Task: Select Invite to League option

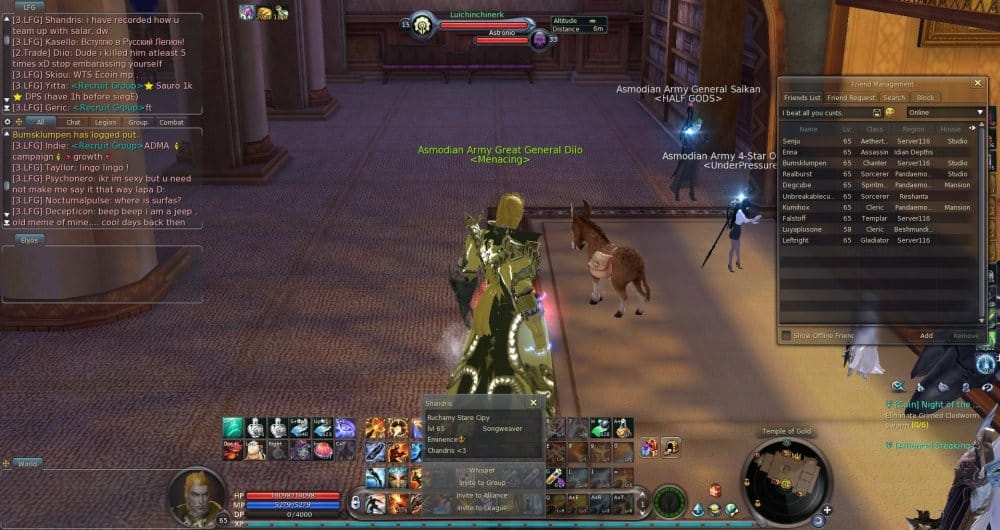Action: [x=482, y=508]
